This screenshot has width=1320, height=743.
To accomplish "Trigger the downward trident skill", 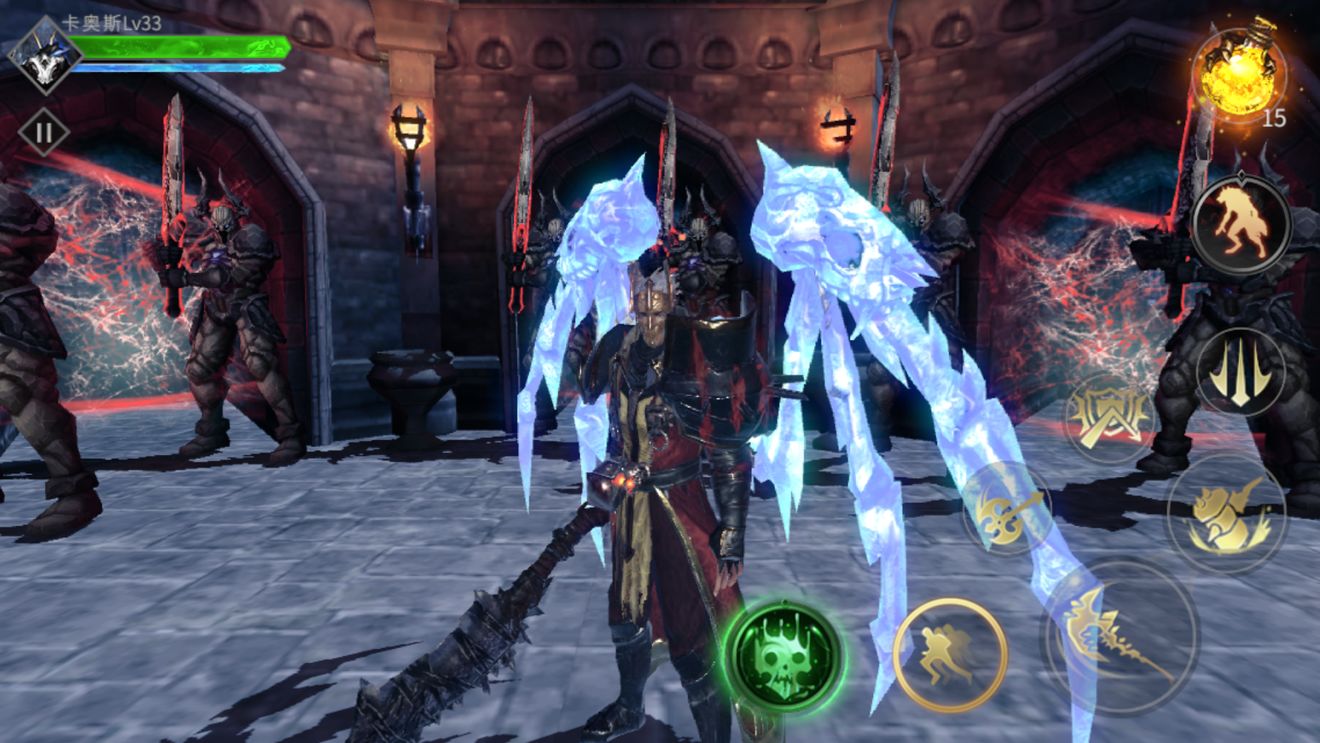I will point(1241,372).
